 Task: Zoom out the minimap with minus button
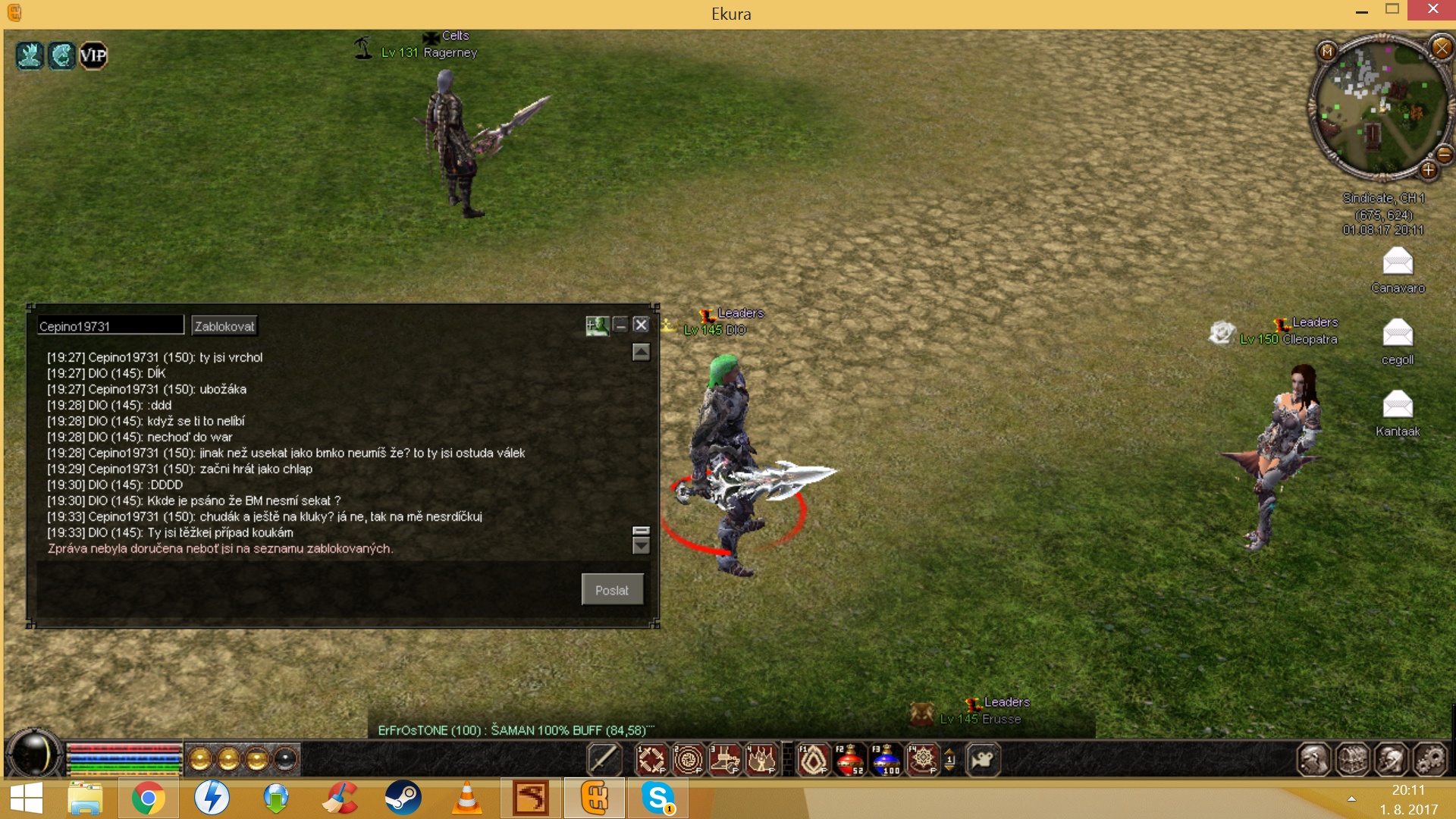[x=1444, y=155]
